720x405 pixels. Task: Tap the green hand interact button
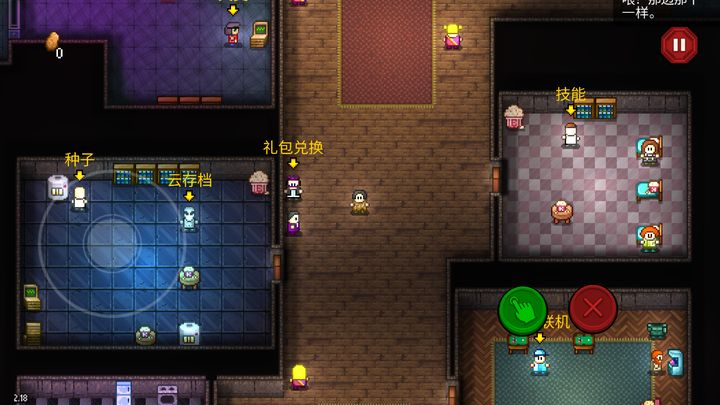point(522,310)
